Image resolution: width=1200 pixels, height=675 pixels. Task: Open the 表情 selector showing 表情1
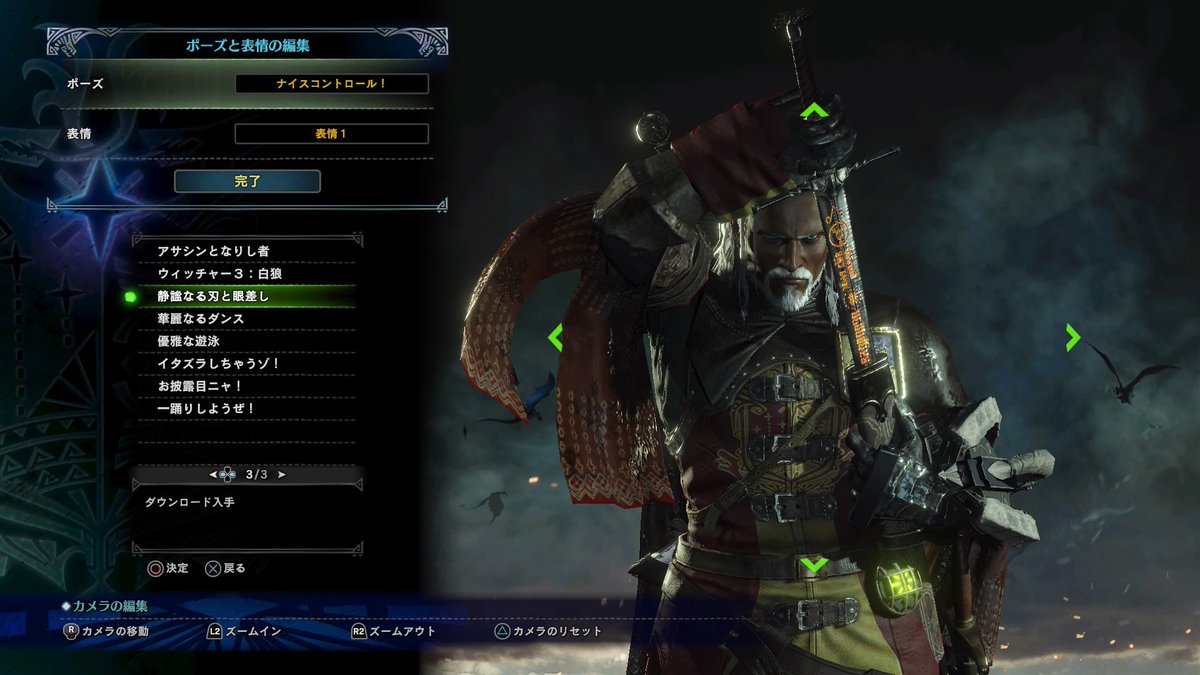[331, 133]
